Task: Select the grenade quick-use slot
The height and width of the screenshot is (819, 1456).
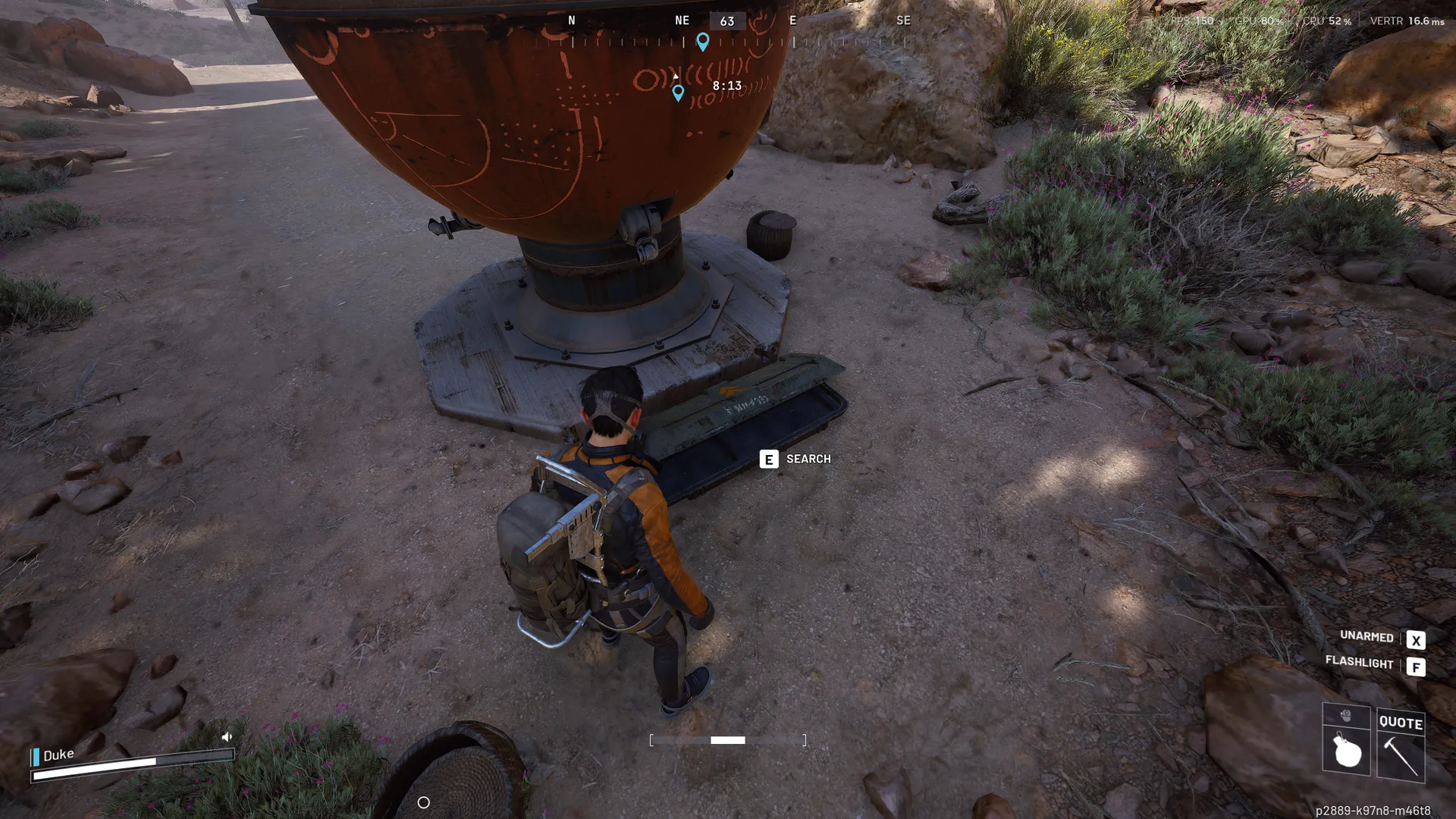Action: pos(1346,752)
